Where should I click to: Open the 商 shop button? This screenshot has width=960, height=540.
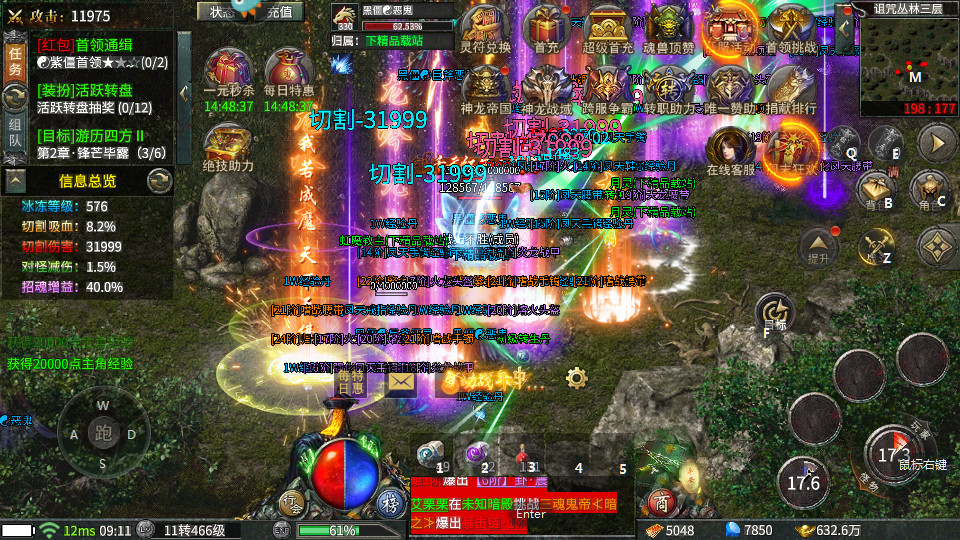[659, 500]
